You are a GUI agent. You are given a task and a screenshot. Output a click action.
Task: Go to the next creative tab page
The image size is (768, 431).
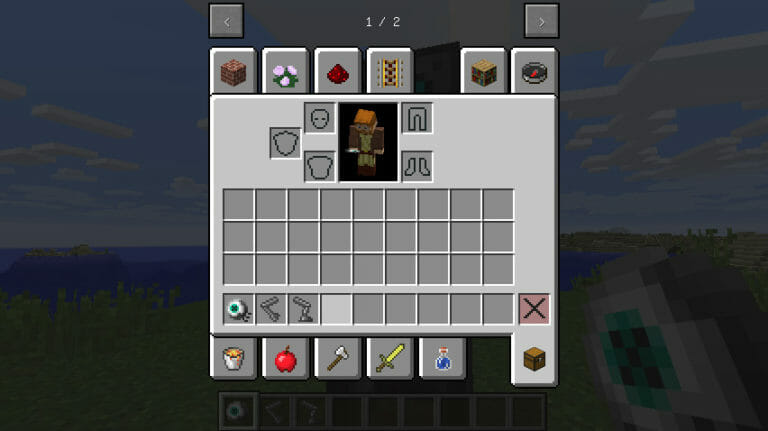pyautogui.click(x=541, y=21)
